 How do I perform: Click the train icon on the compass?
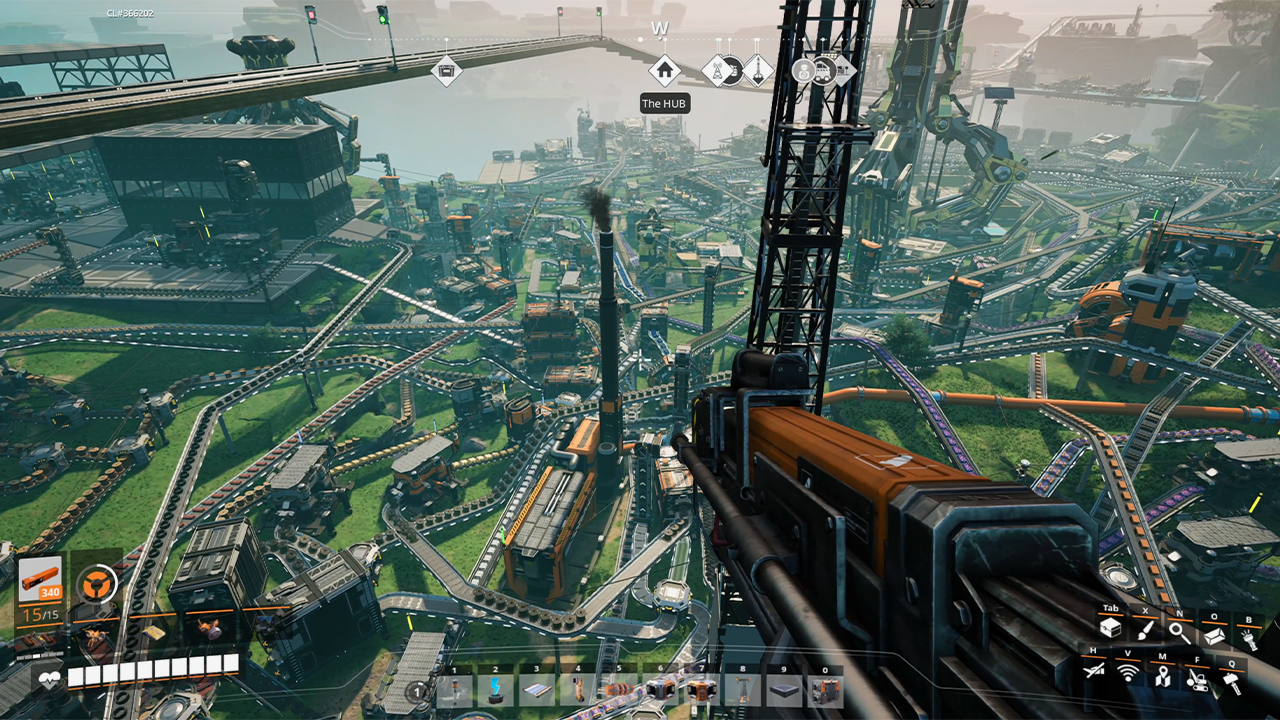823,70
